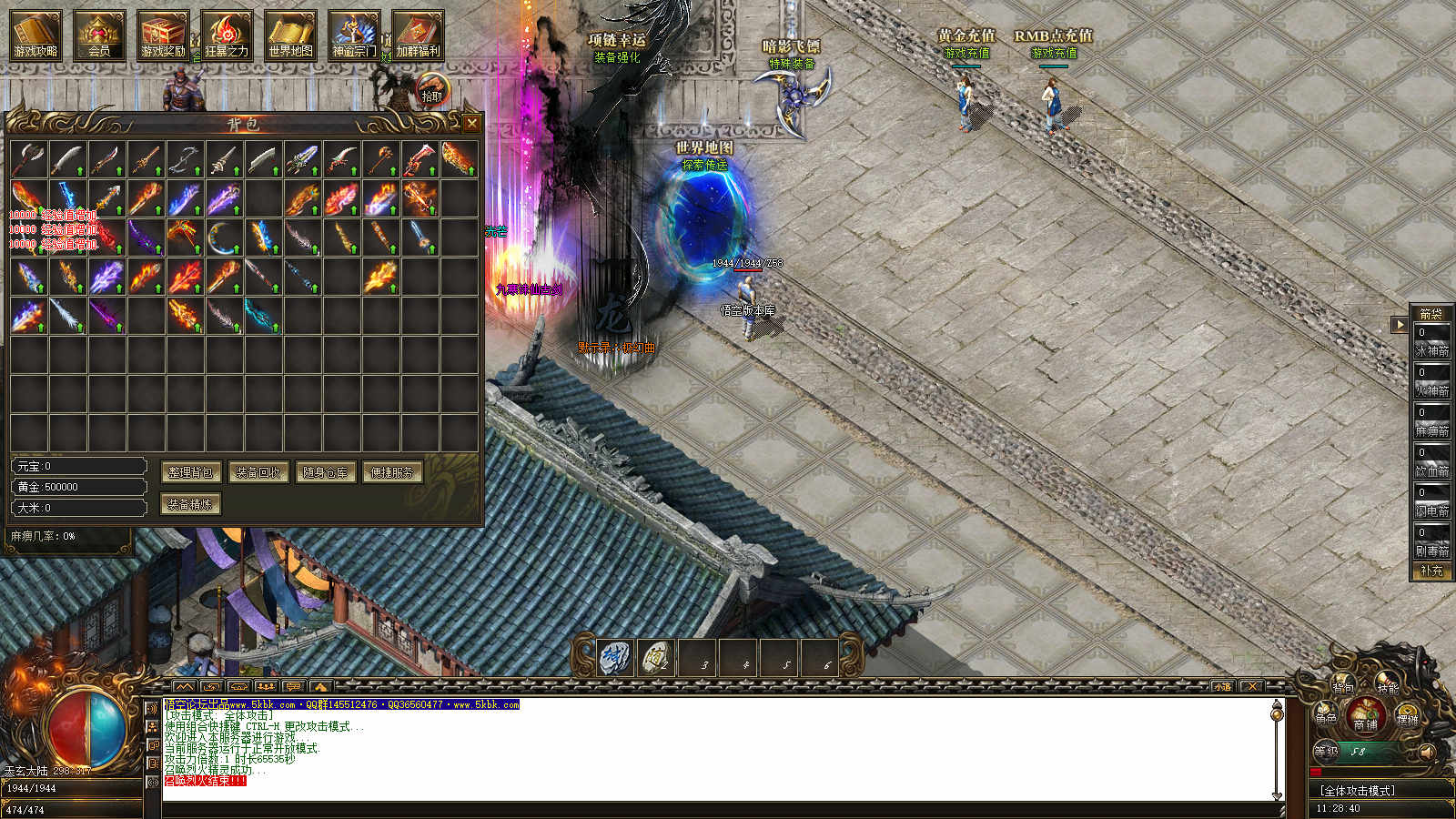Image resolution: width=1456 pixels, height=819 pixels.
Task: Collapse the 箭袋 quiver panel arrow
Action: [x=1400, y=324]
